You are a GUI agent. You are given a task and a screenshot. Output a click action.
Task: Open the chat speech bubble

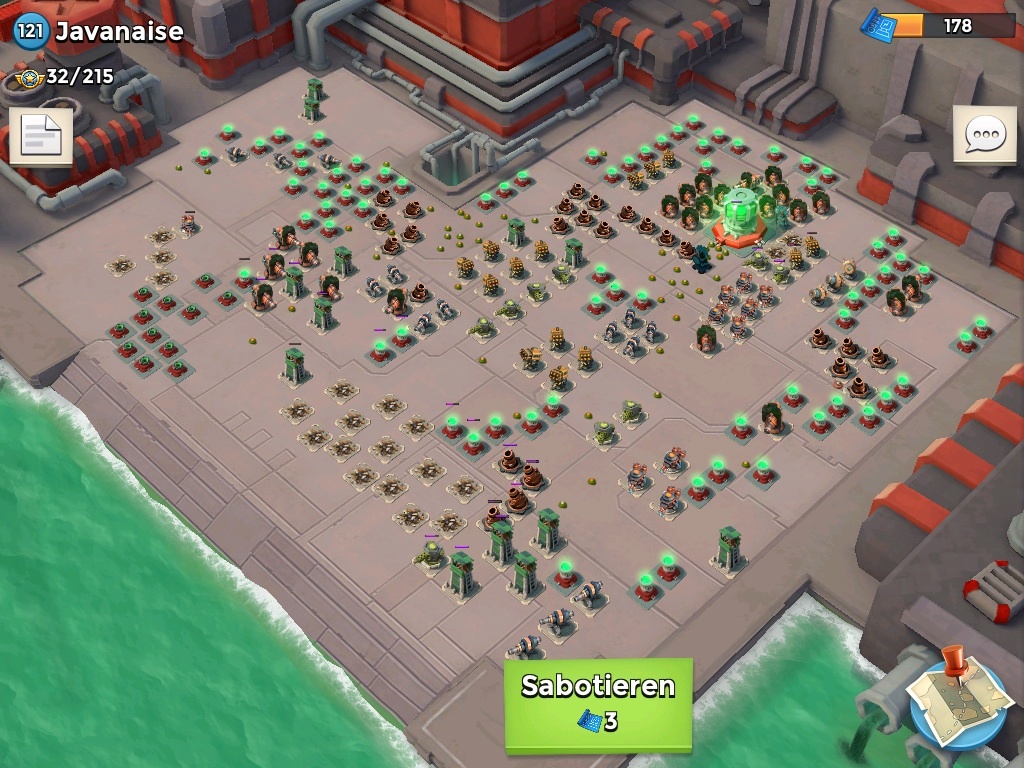tap(984, 134)
